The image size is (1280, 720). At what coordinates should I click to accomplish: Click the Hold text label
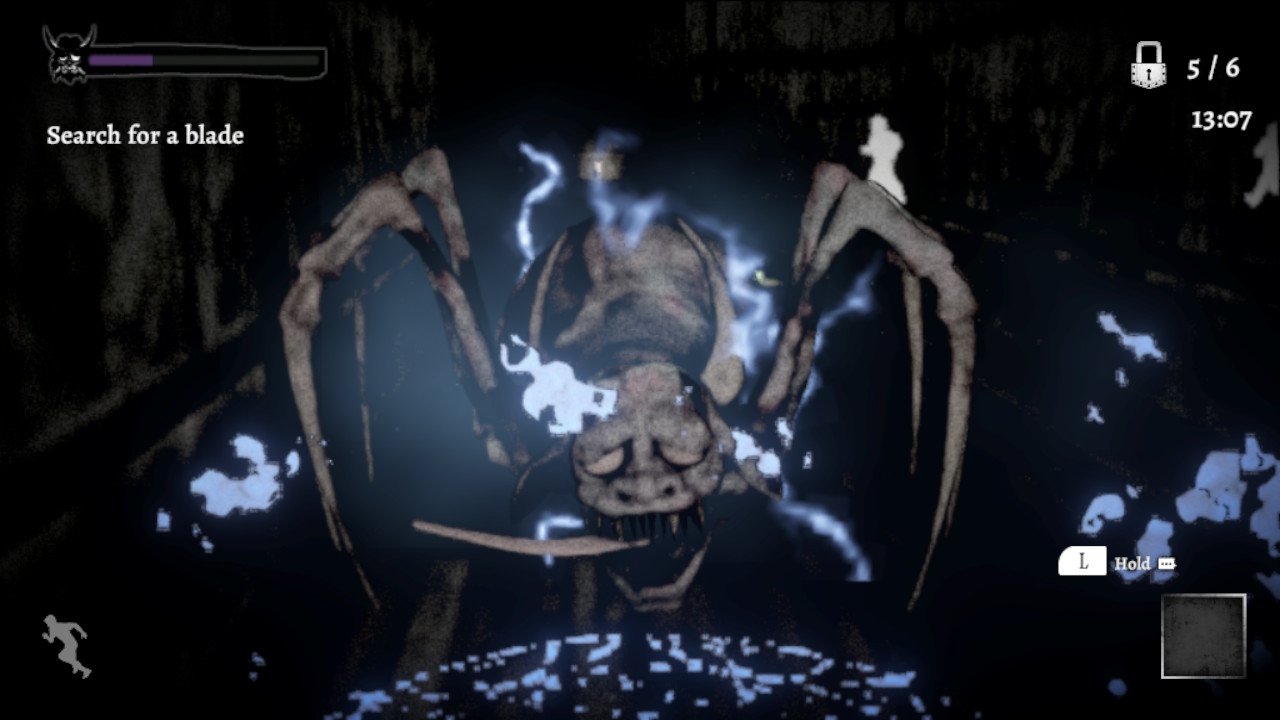[1131, 563]
